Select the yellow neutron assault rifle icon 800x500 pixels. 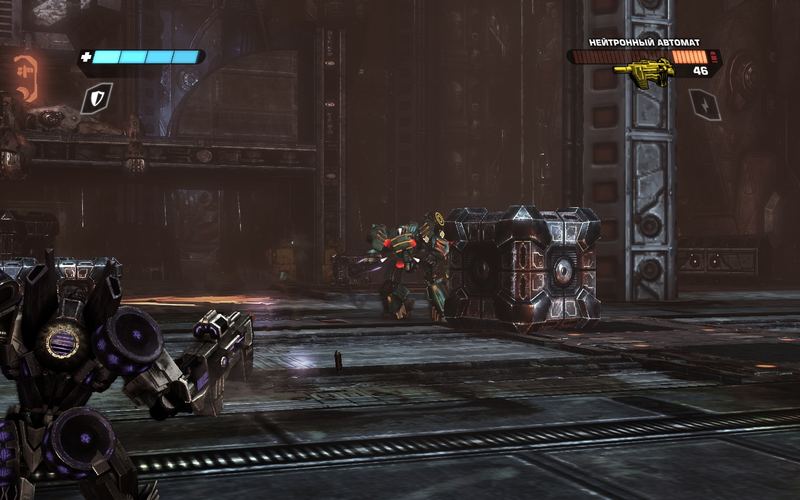[643, 71]
